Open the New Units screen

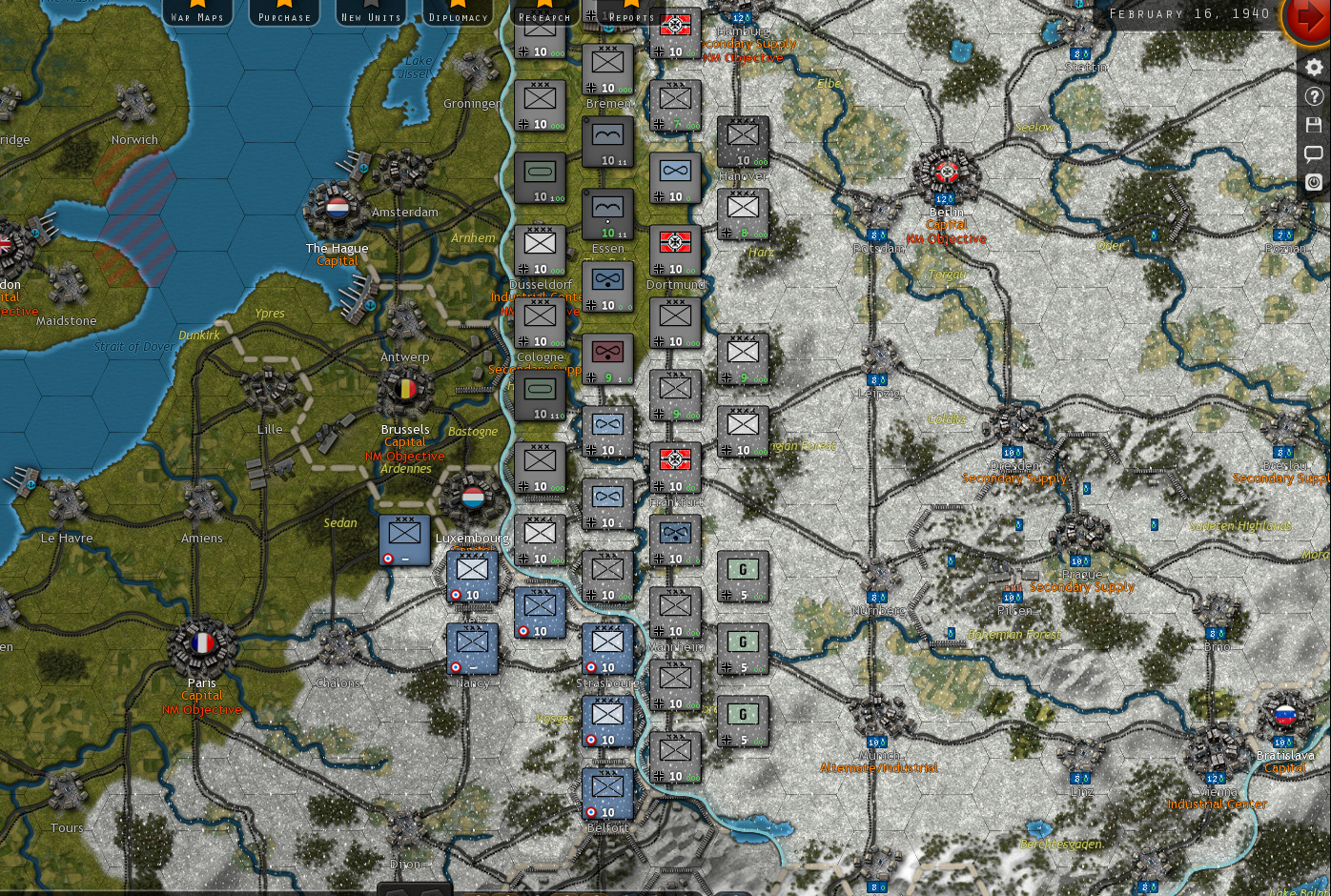tap(370, 16)
